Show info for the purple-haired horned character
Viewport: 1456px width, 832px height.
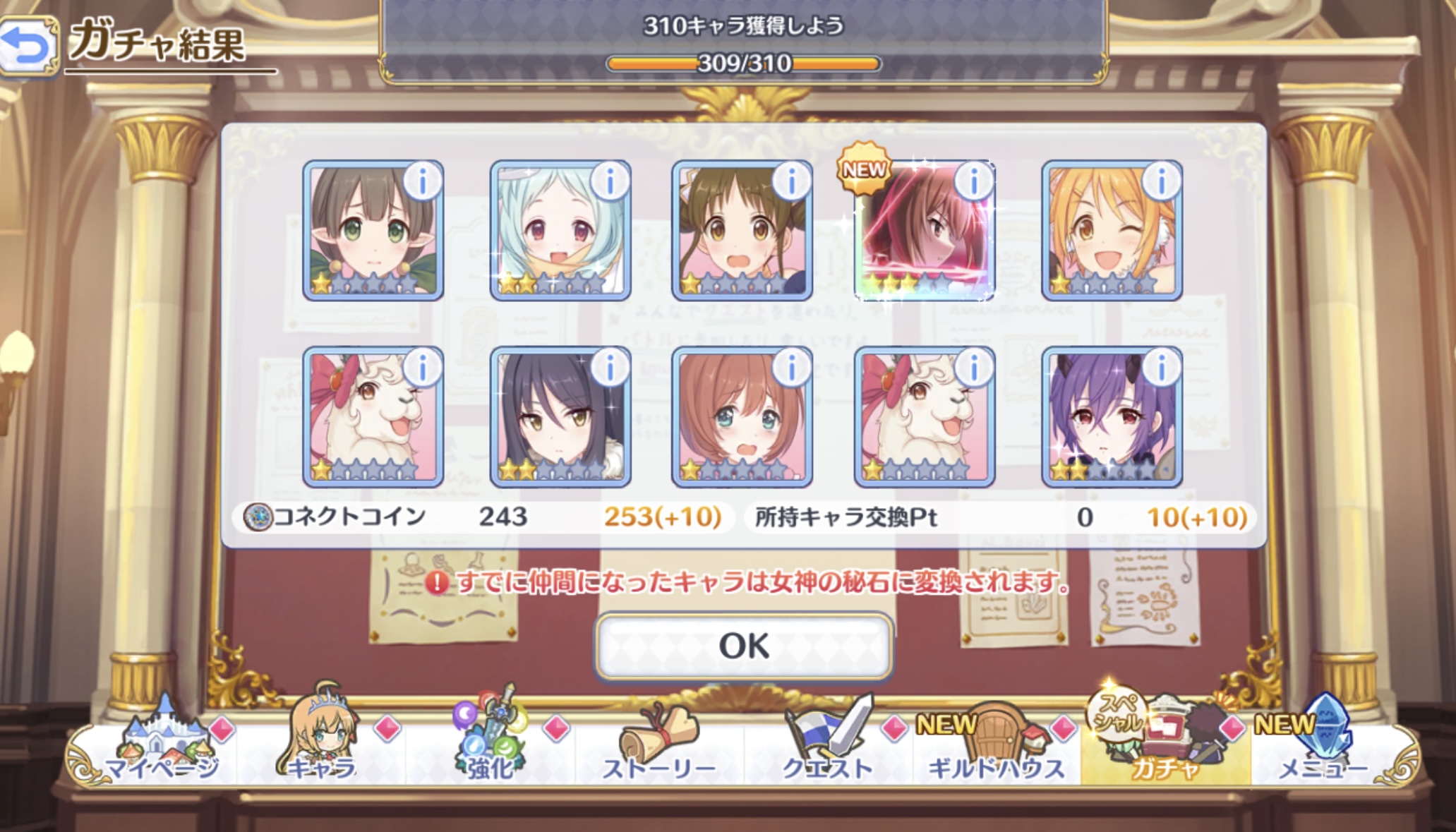pos(1161,368)
